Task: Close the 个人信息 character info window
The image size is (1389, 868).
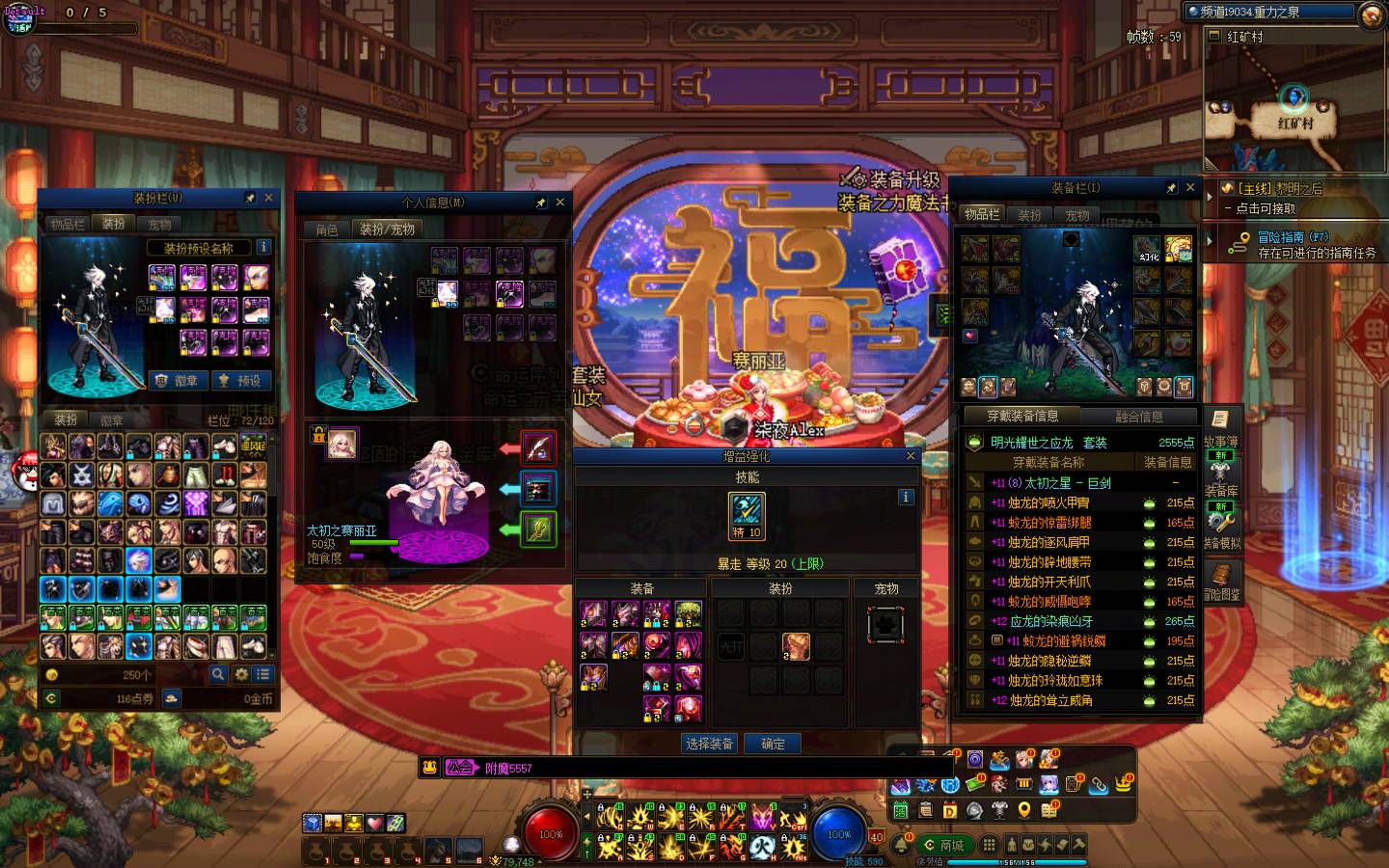Action: click(x=559, y=203)
